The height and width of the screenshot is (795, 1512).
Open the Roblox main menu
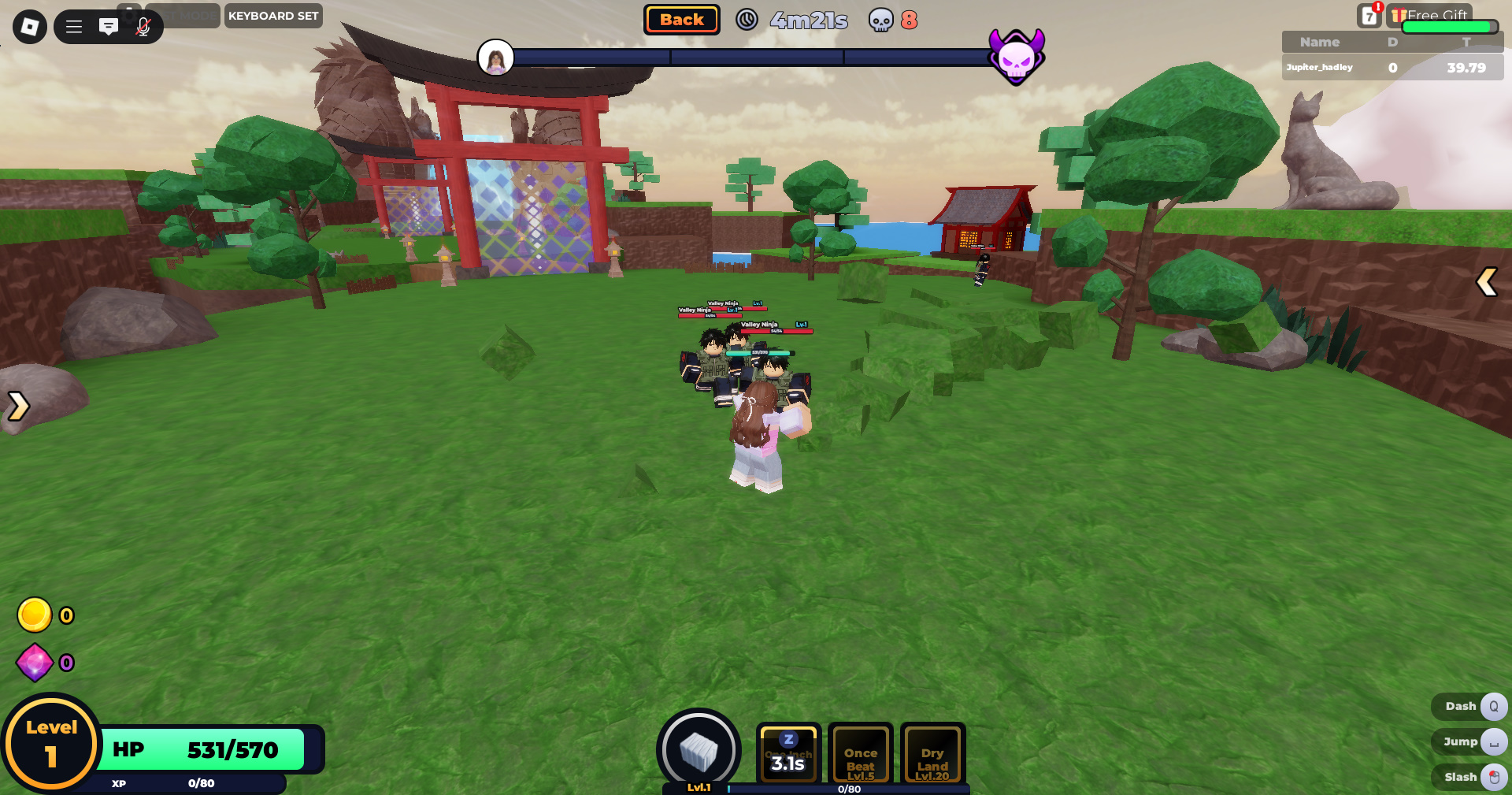30,27
